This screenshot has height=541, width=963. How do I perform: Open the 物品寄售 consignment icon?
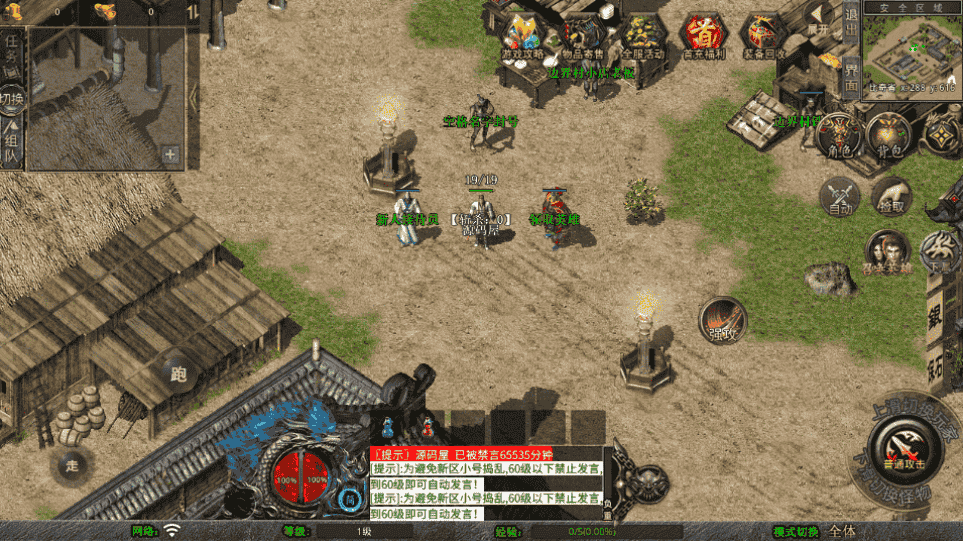point(583,36)
